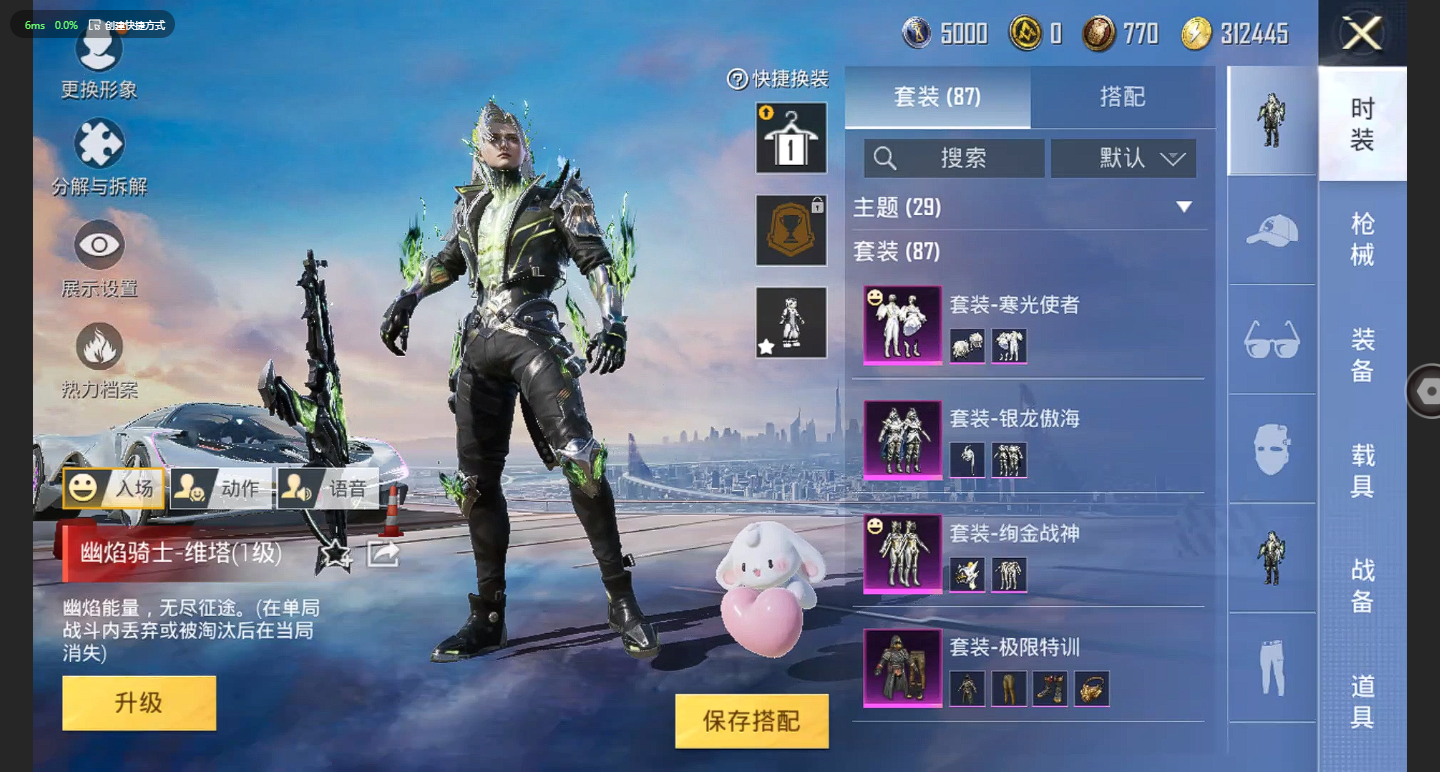Choose the 语音 voice option
This screenshot has height=772, width=1440.
[x=328, y=488]
